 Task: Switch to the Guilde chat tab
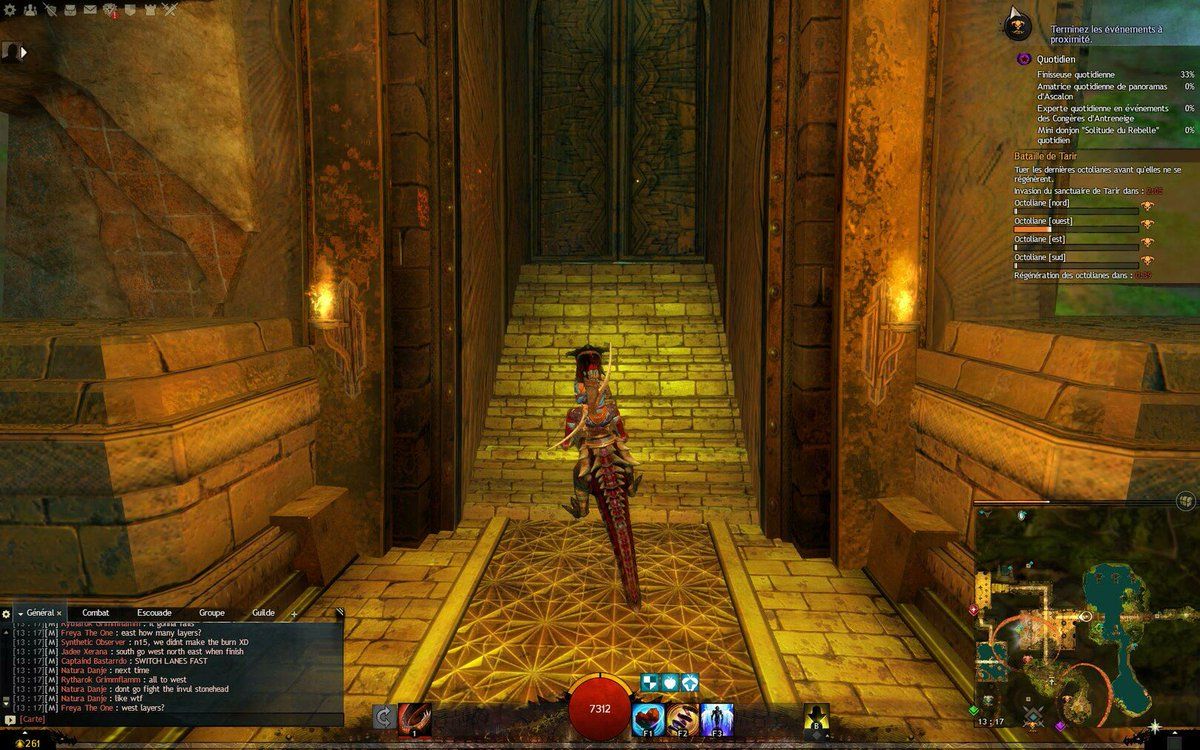tap(264, 612)
